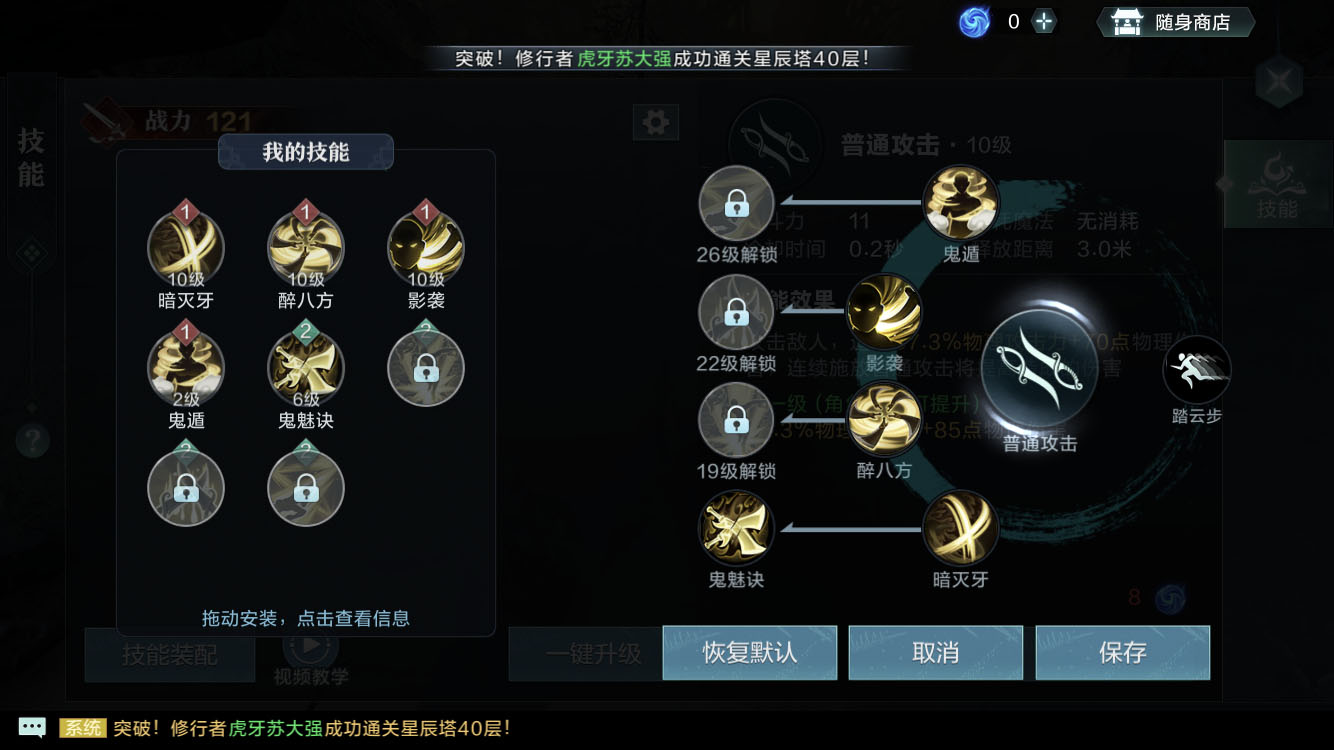Click the 19级解锁 locked node
This screenshot has height=750, width=1334.
coord(735,421)
